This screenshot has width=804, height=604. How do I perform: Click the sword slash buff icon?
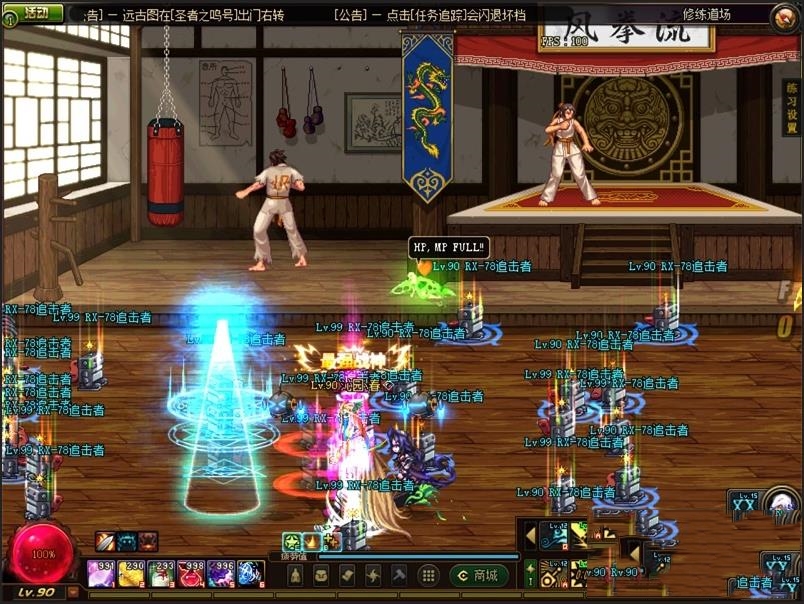(x=107, y=541)
